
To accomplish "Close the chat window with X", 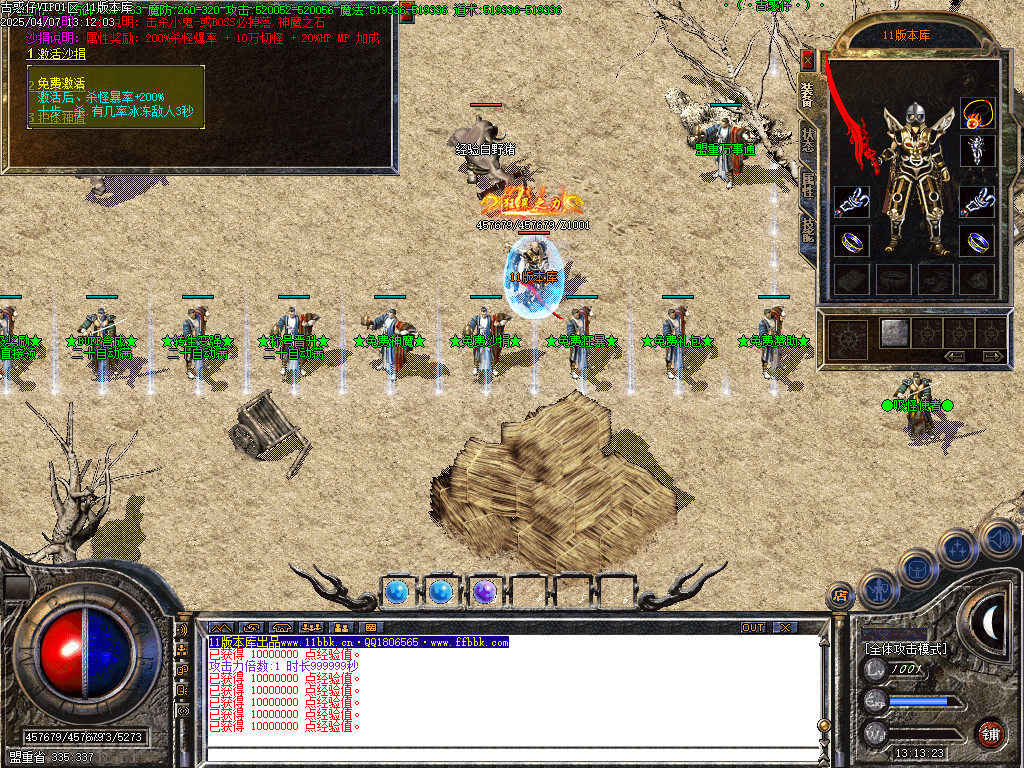I will coord(786,627).
